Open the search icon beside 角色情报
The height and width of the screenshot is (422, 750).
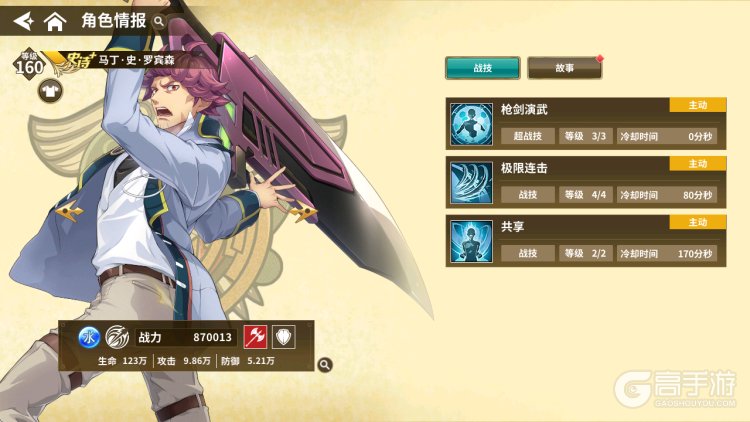(x=159, y=20)
